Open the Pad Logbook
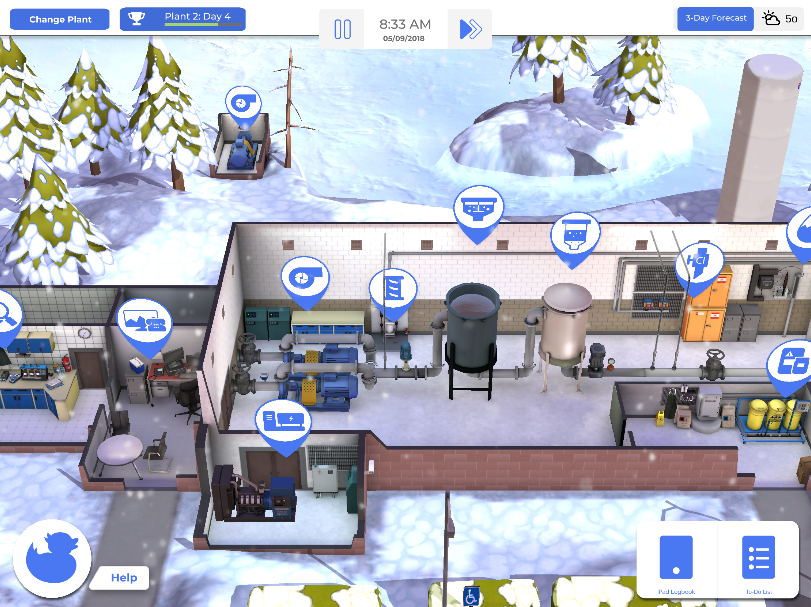 pyautogui.click(x=675, y=558)
